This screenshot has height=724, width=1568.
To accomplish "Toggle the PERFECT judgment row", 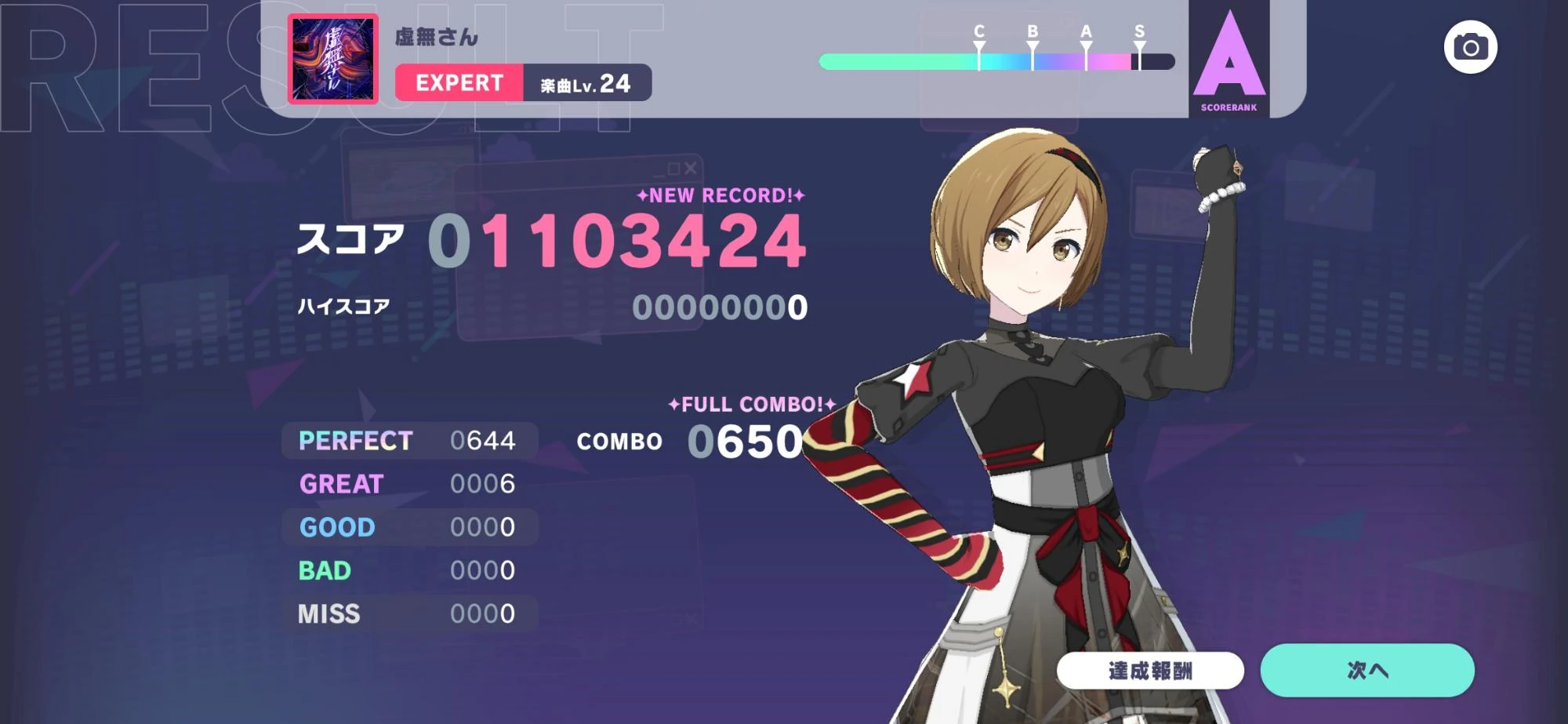I will tap(406, 442).
